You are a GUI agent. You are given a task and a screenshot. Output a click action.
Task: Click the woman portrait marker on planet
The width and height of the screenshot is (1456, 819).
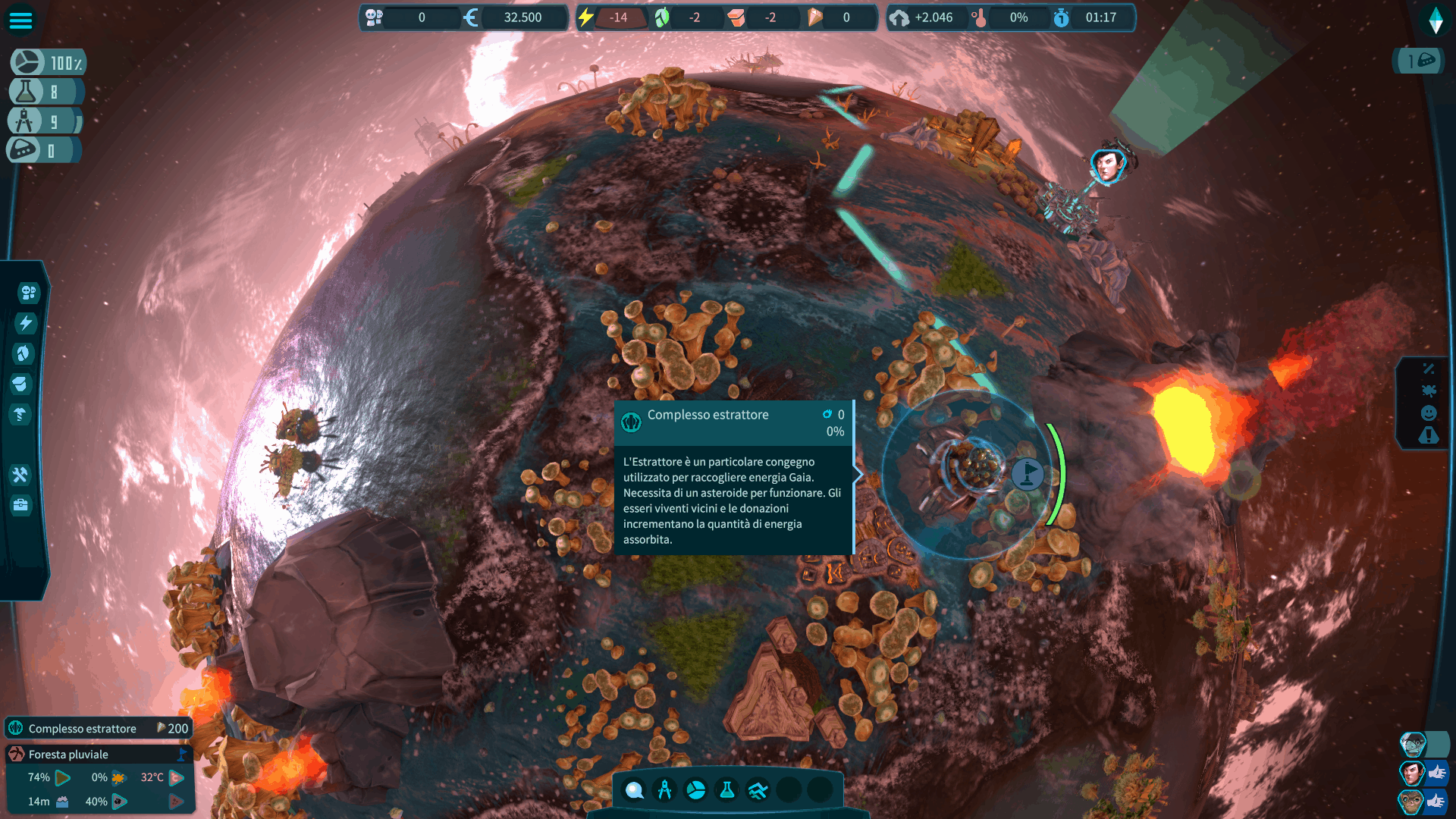pos(1108,165)
